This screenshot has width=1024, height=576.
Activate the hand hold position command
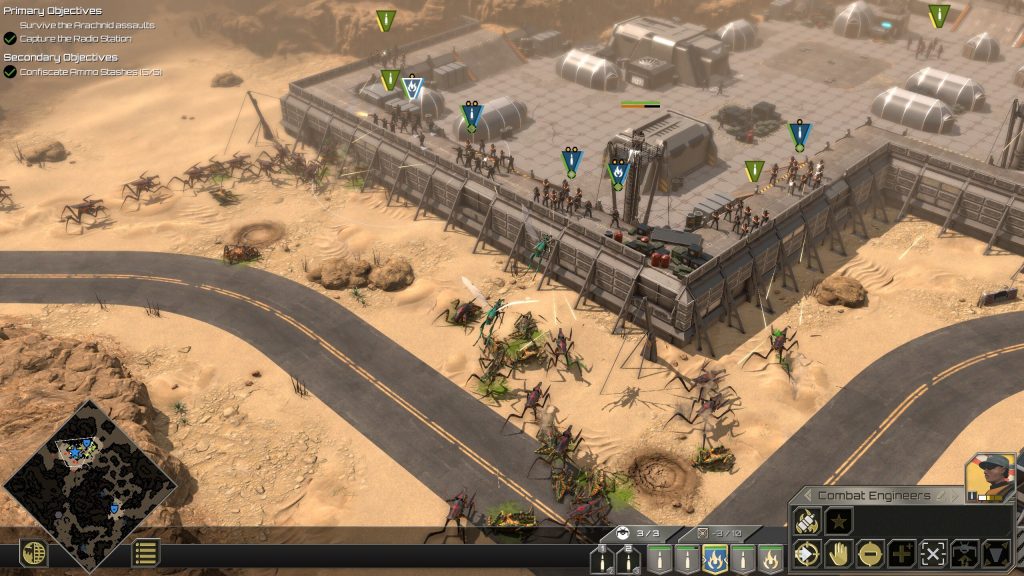(x=838, y=553)
